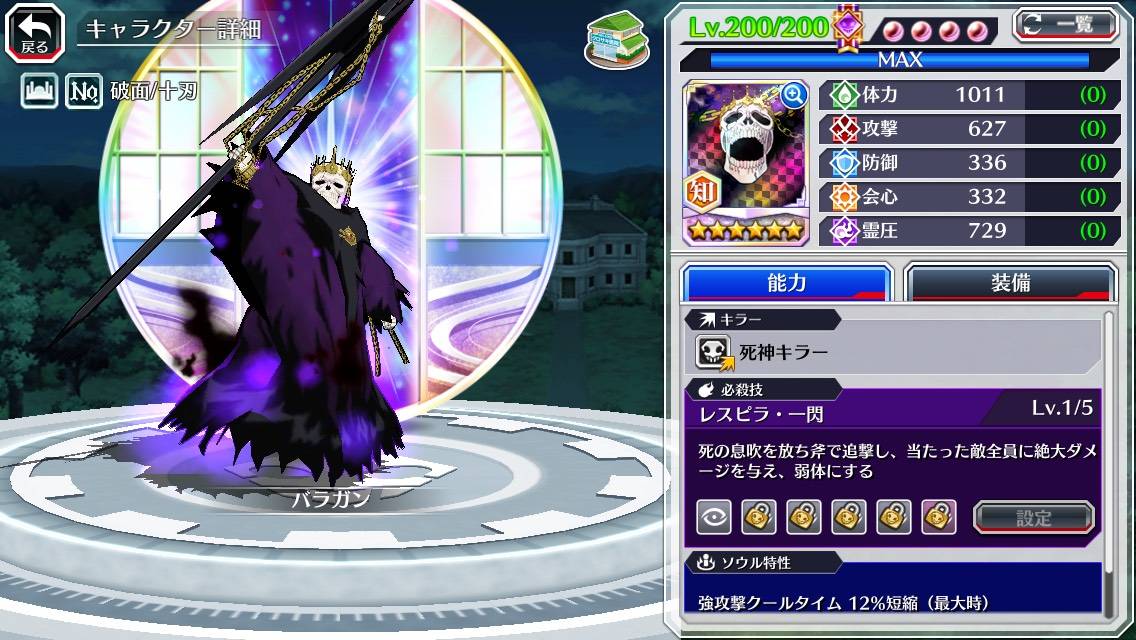Screen dimensions: 1136x640
Task: Click the ability panel scrollbar
Action: (1109, 460)
